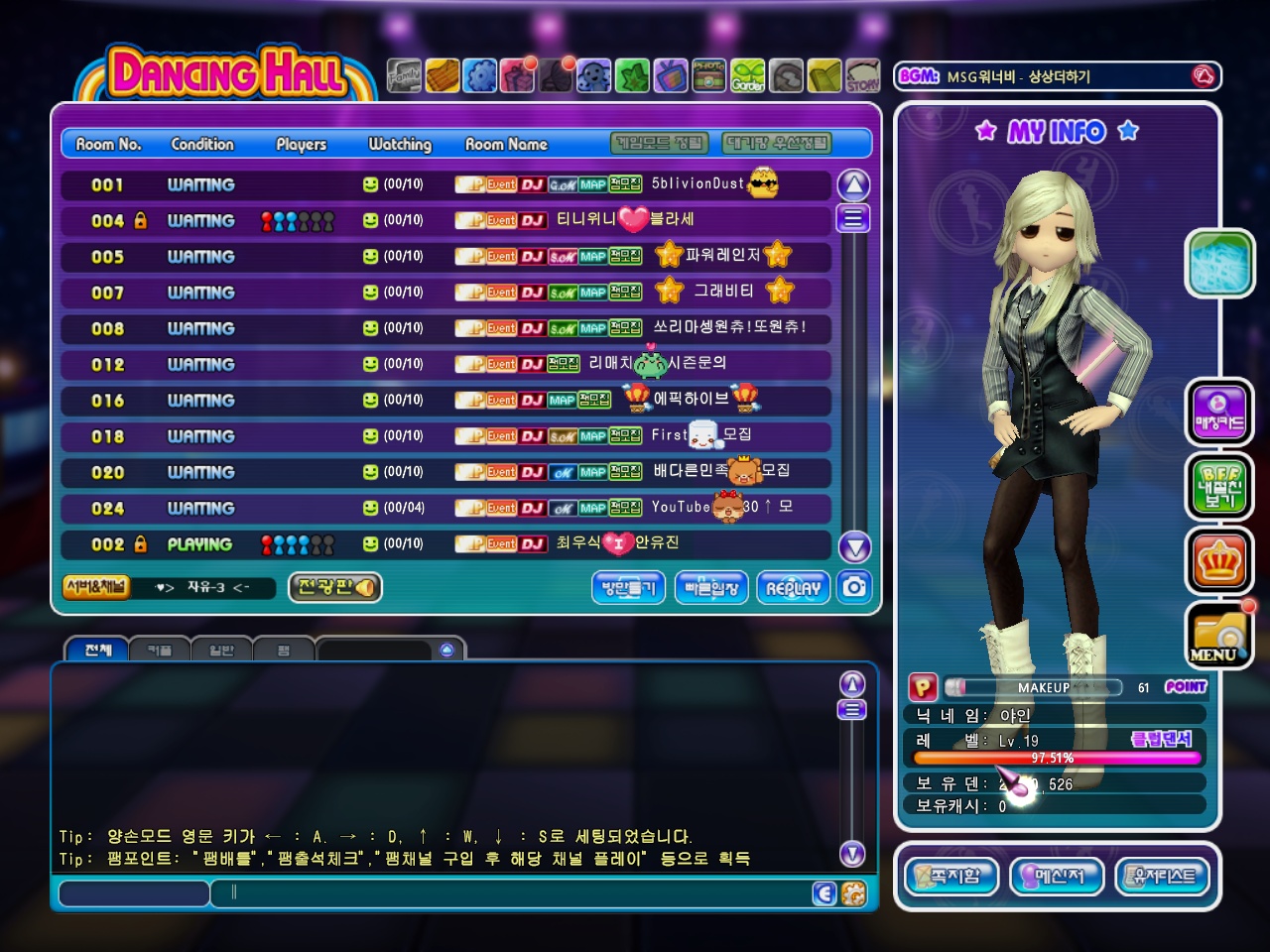Image resolution: width=1270 pixels, height=952 pixels.
Task: Open the Story icon
Action: coord(862,76)
